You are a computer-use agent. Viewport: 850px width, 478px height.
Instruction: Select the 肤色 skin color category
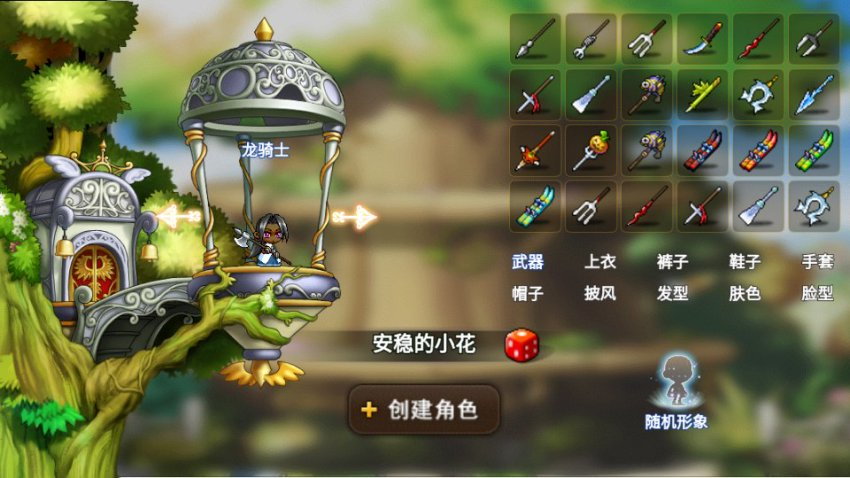[745, 294]
